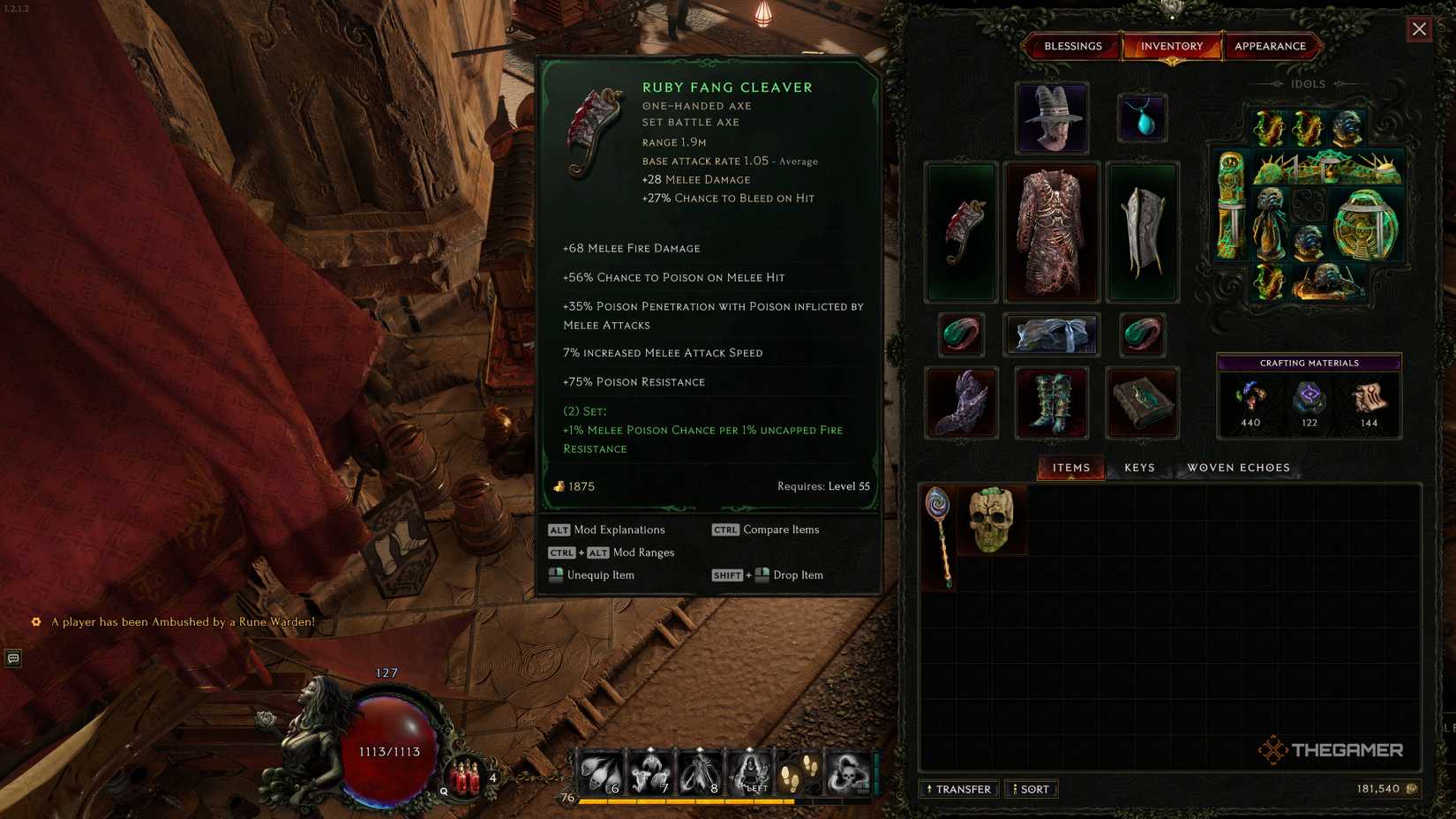Switch to the Blessings tab
1456x819 pixels.
pyautogui.click(x=1072, y=46)
